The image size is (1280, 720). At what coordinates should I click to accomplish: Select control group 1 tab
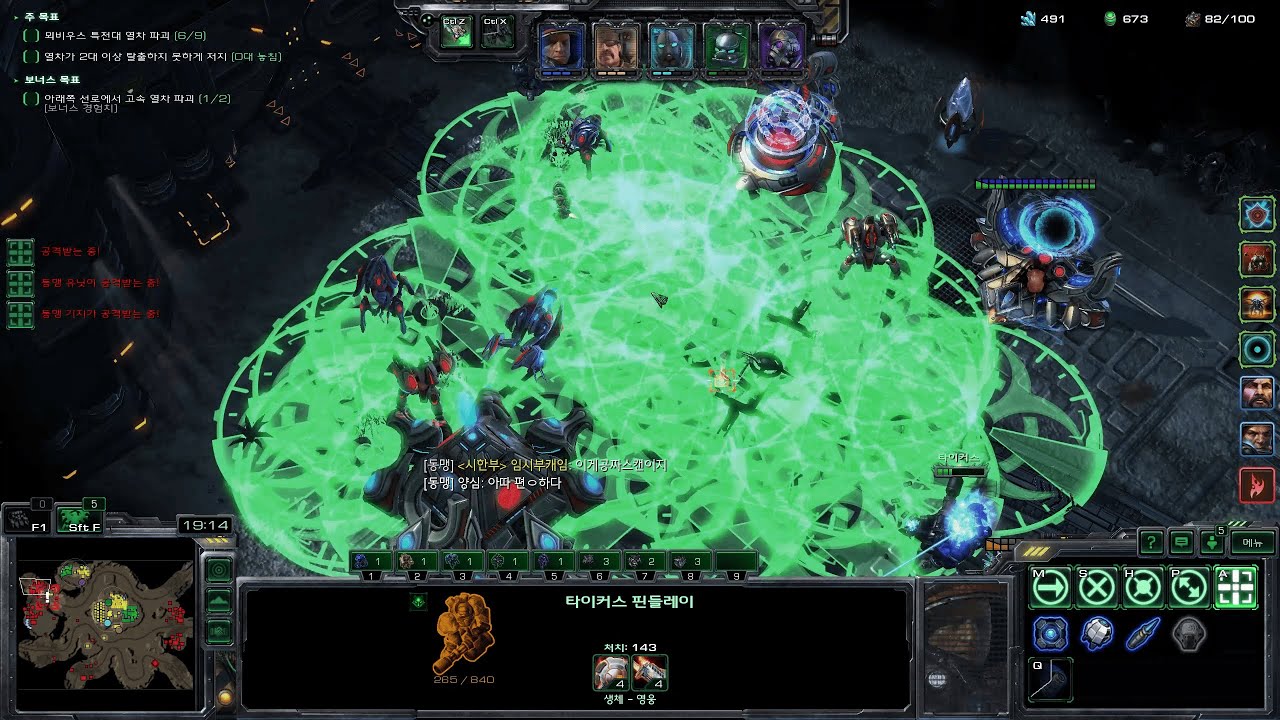coord(370,562)
